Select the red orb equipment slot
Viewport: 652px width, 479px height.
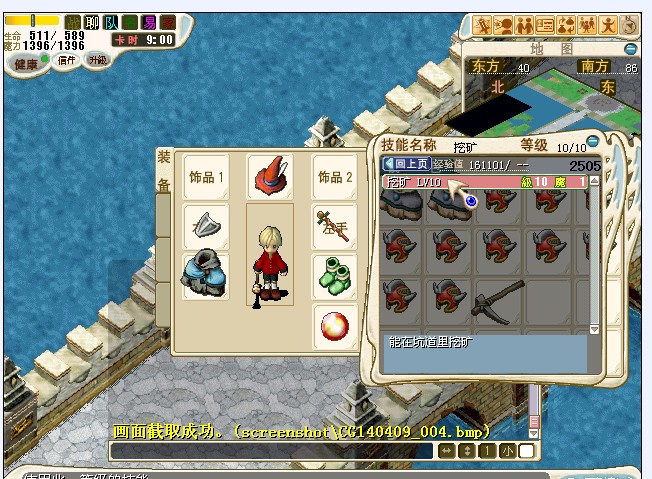click(335, 327)
